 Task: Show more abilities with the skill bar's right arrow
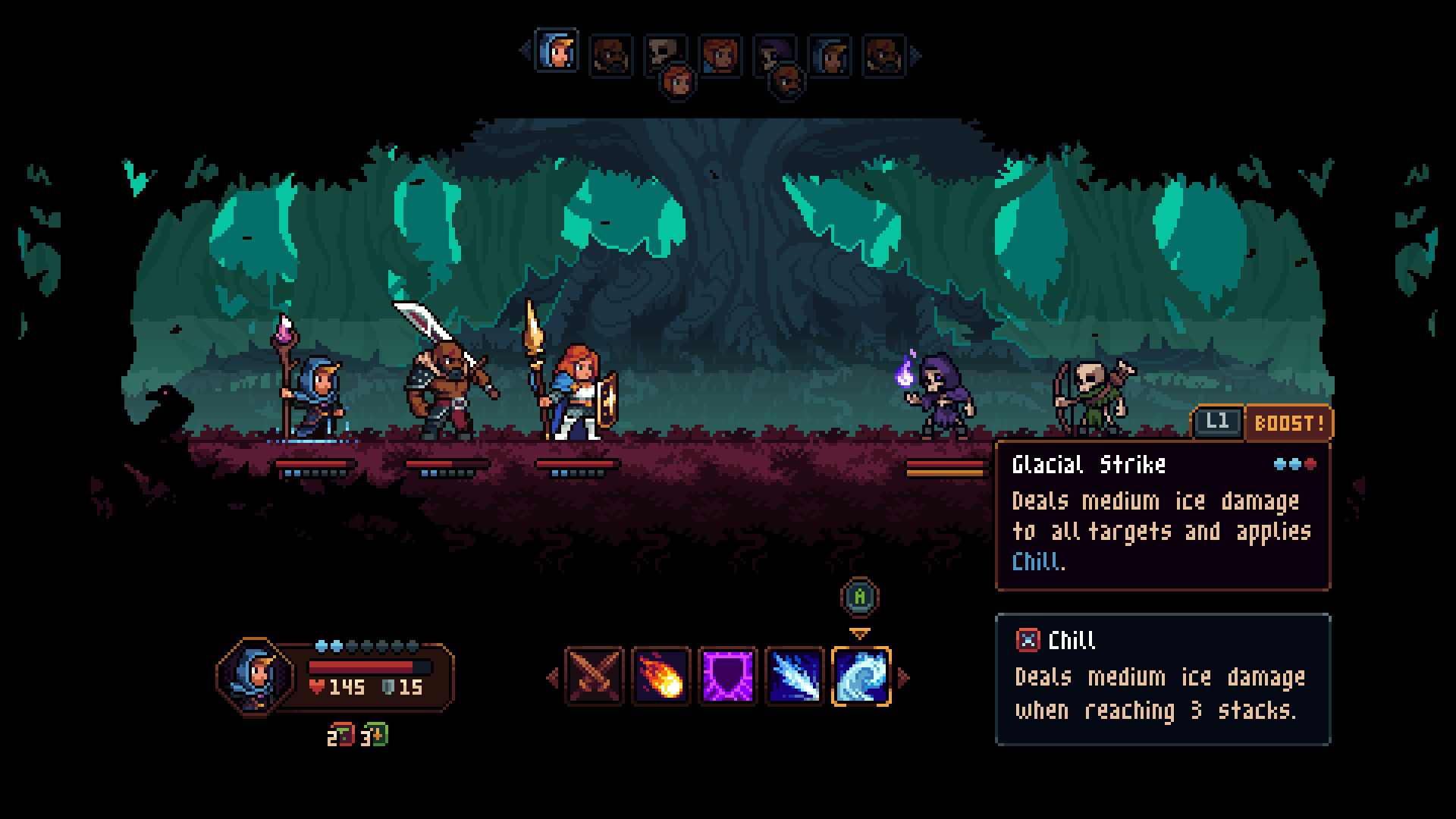[x=903, y=677]
